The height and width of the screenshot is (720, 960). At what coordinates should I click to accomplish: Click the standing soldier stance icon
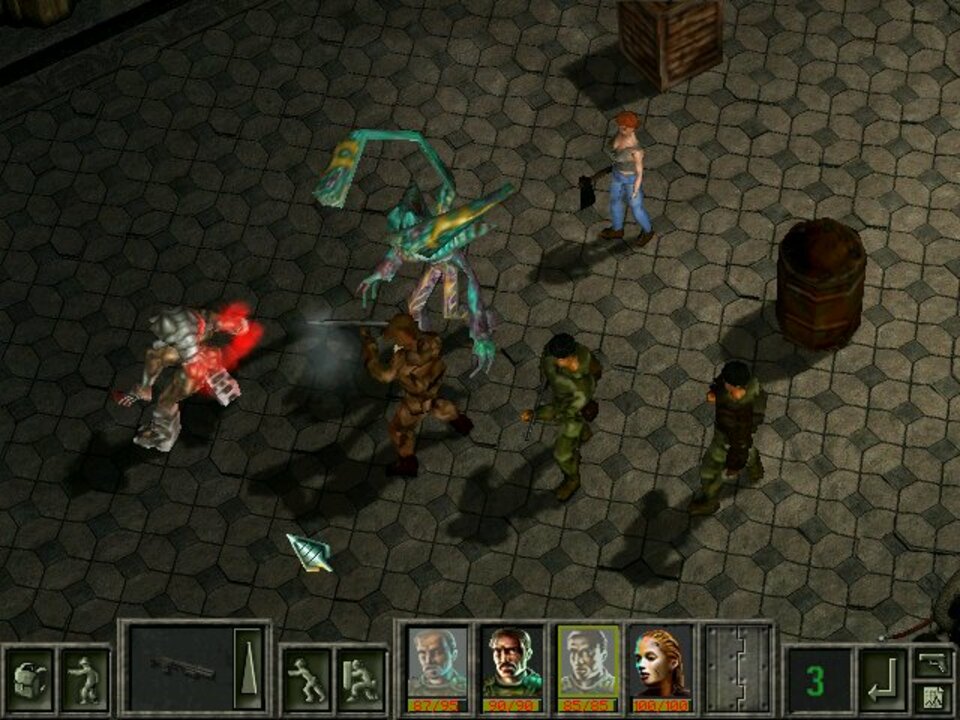click(x=83, y=680)
